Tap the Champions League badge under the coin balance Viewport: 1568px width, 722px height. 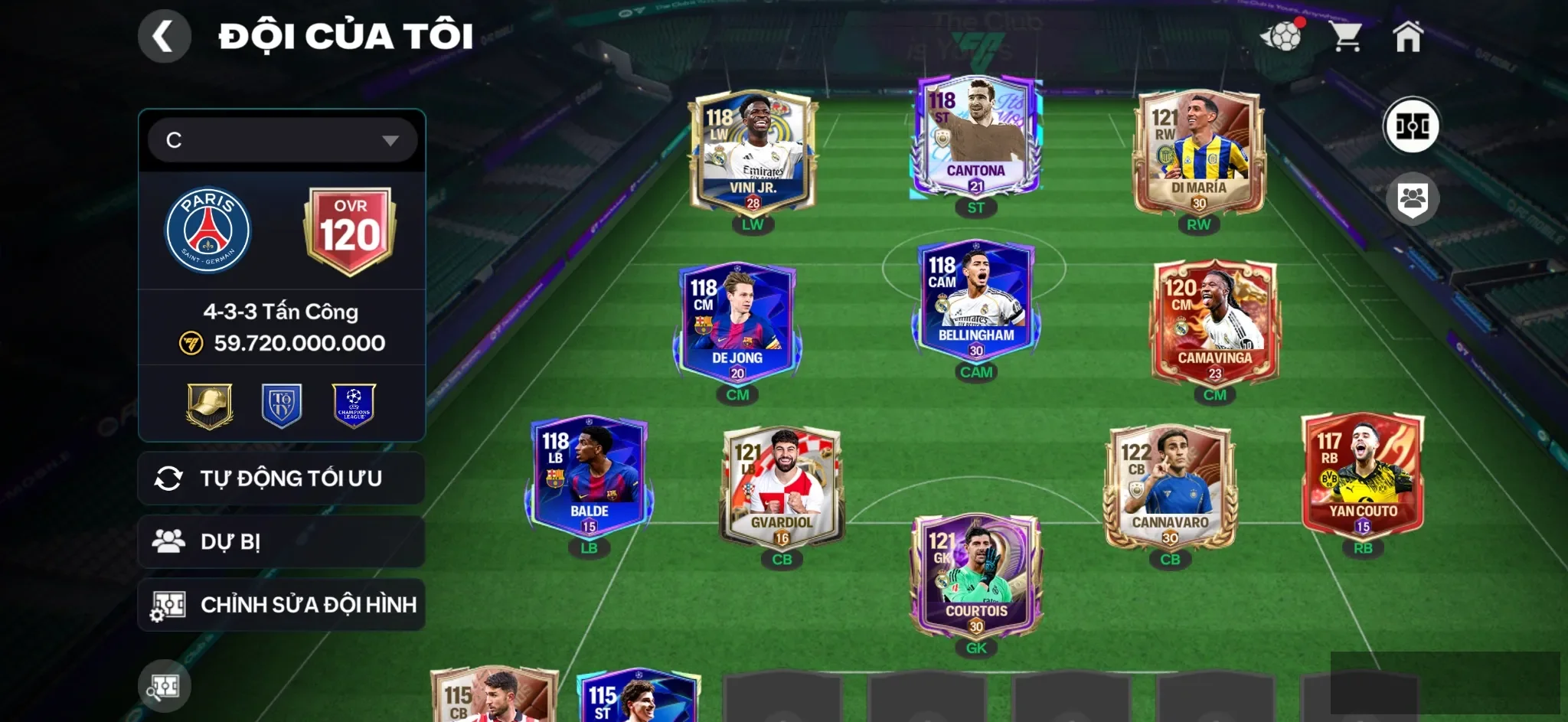353,407
